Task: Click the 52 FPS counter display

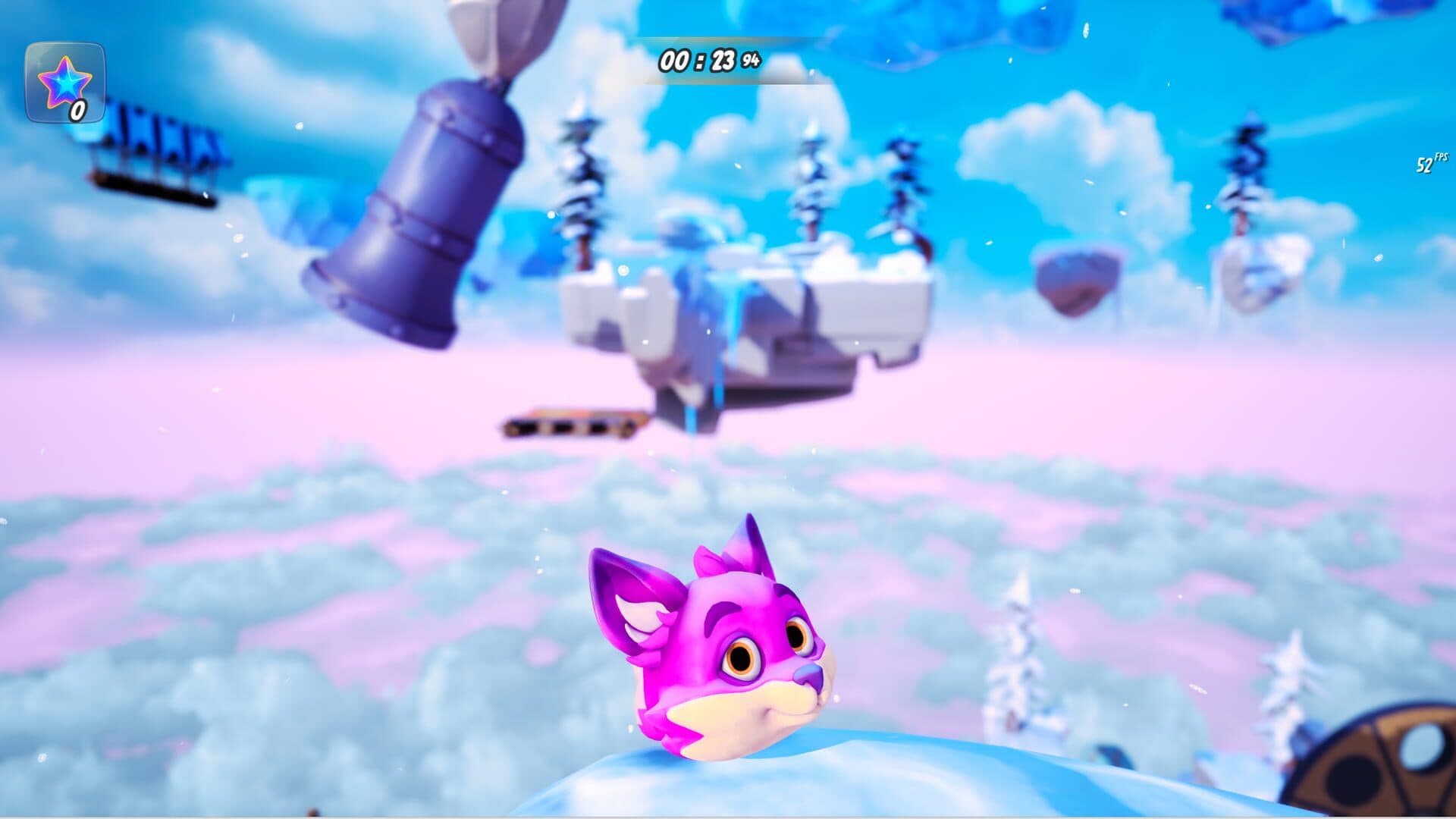Action: click(1427, 164)
